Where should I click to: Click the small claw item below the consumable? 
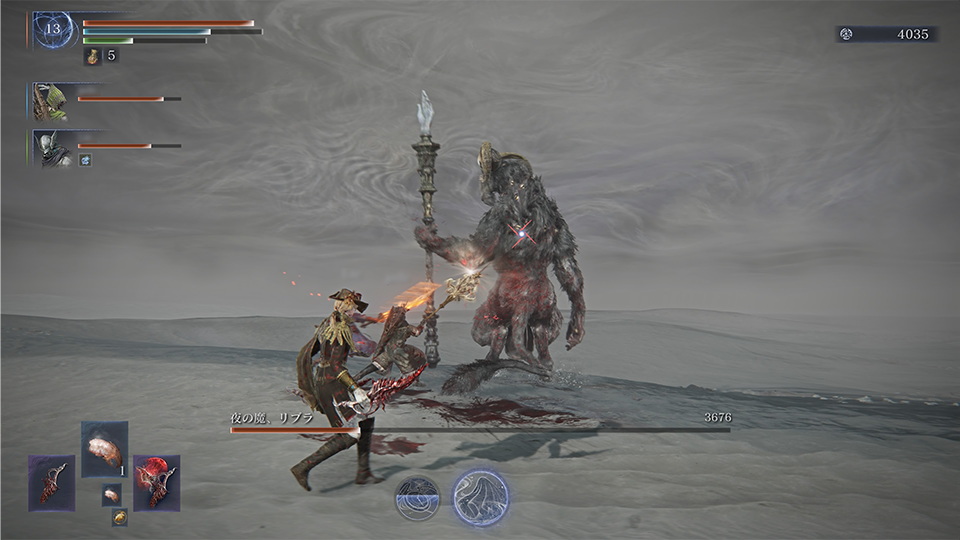point(111,494)
